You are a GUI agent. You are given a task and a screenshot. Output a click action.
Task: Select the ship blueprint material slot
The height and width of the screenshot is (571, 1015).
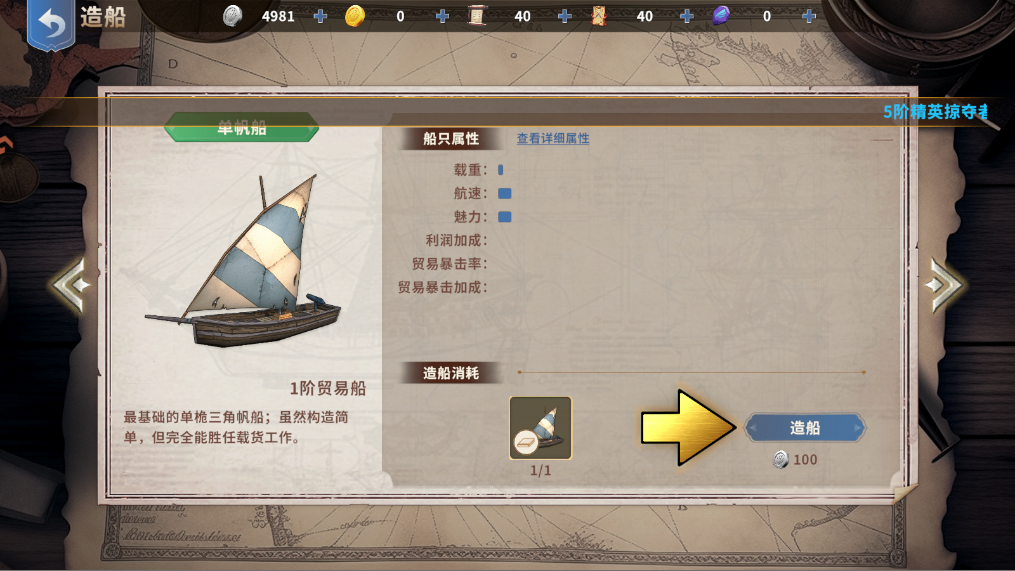(540, 428)
